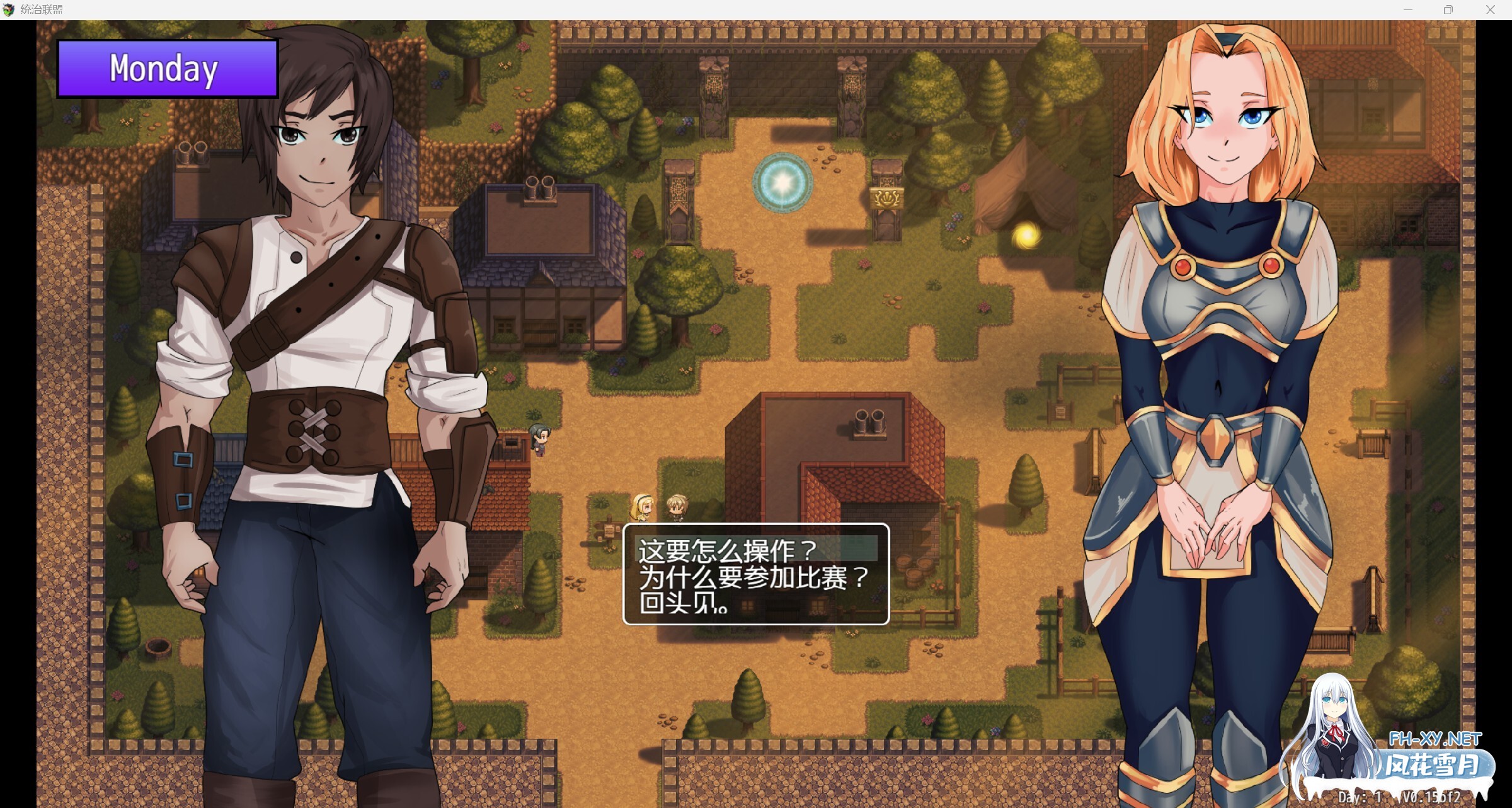Click the signpost next to the two NPCs
The height and width of the screenshot is (808, 1512).
[609, 531]
